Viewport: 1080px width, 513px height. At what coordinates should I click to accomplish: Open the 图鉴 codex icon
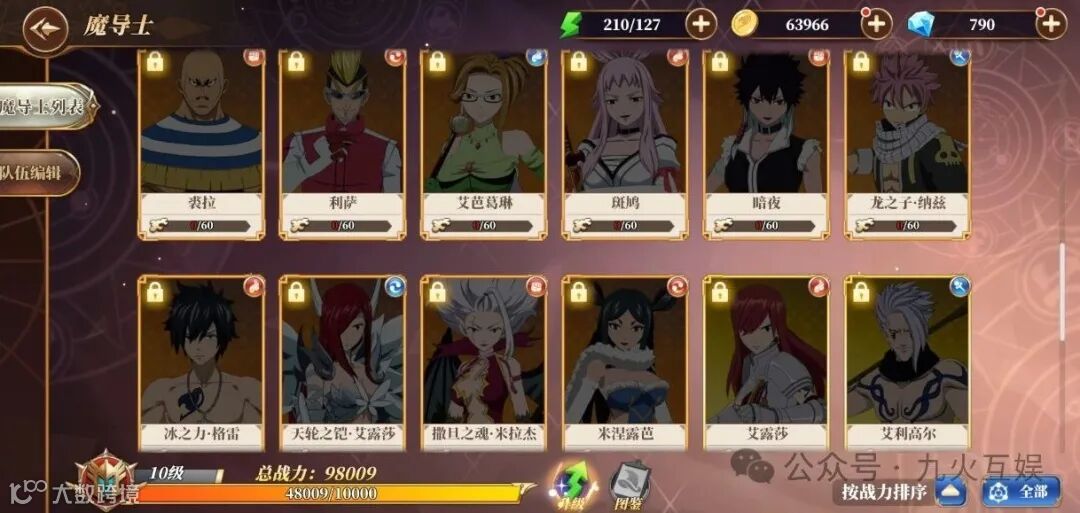click(631, 483)
